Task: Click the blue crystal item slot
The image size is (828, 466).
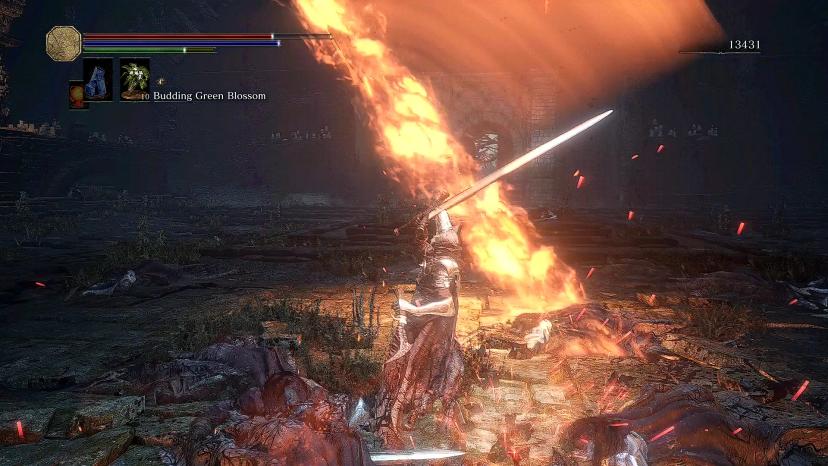Action: tap(97, 79)
